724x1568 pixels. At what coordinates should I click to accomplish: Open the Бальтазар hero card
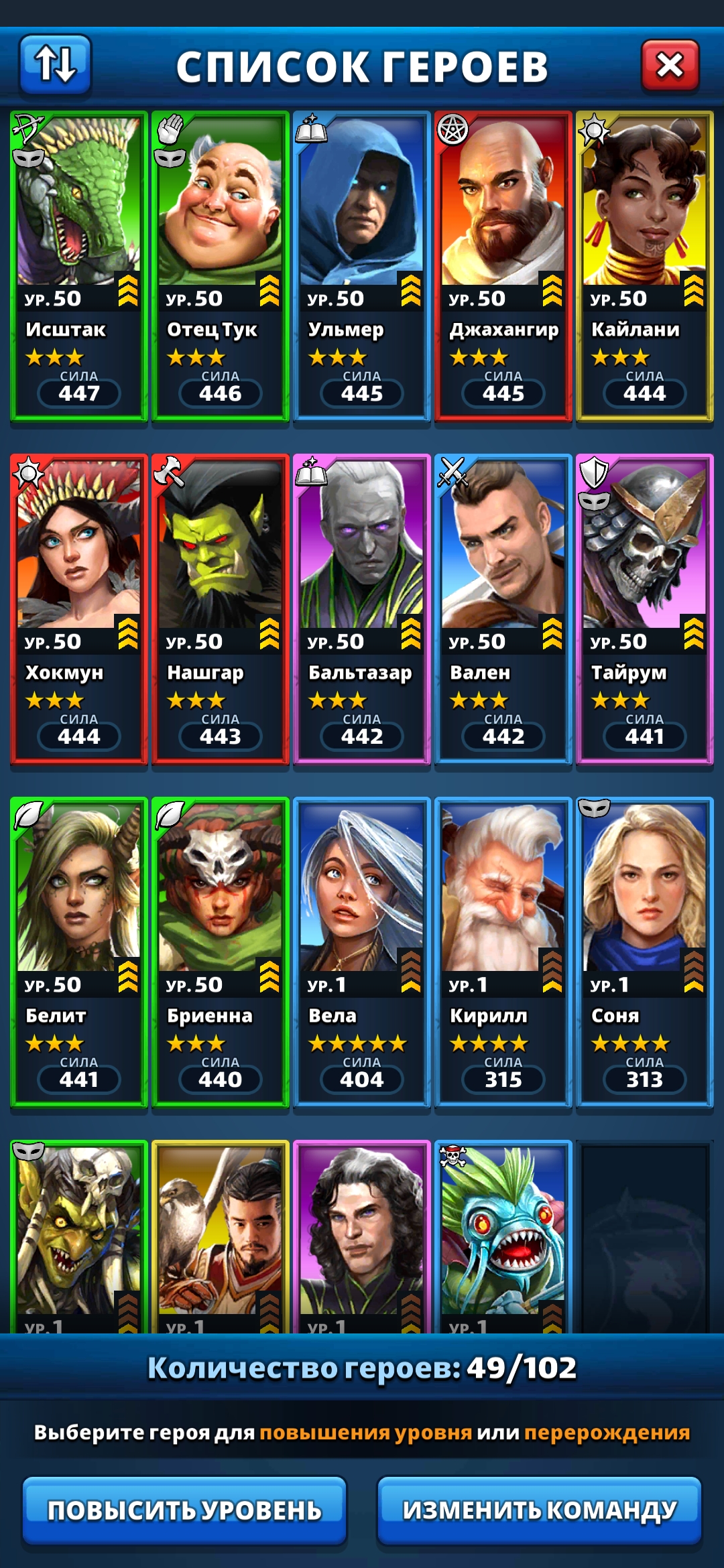tap(362, 608)
